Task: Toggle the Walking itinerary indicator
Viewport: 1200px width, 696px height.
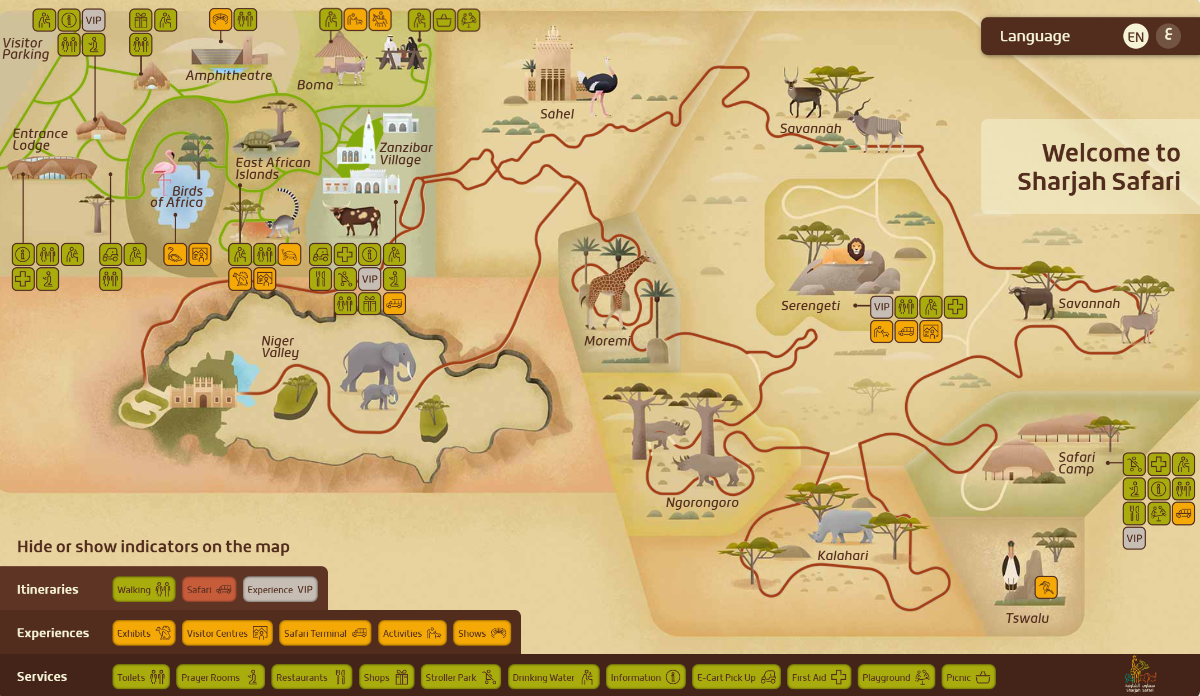Action: point(144,590)
